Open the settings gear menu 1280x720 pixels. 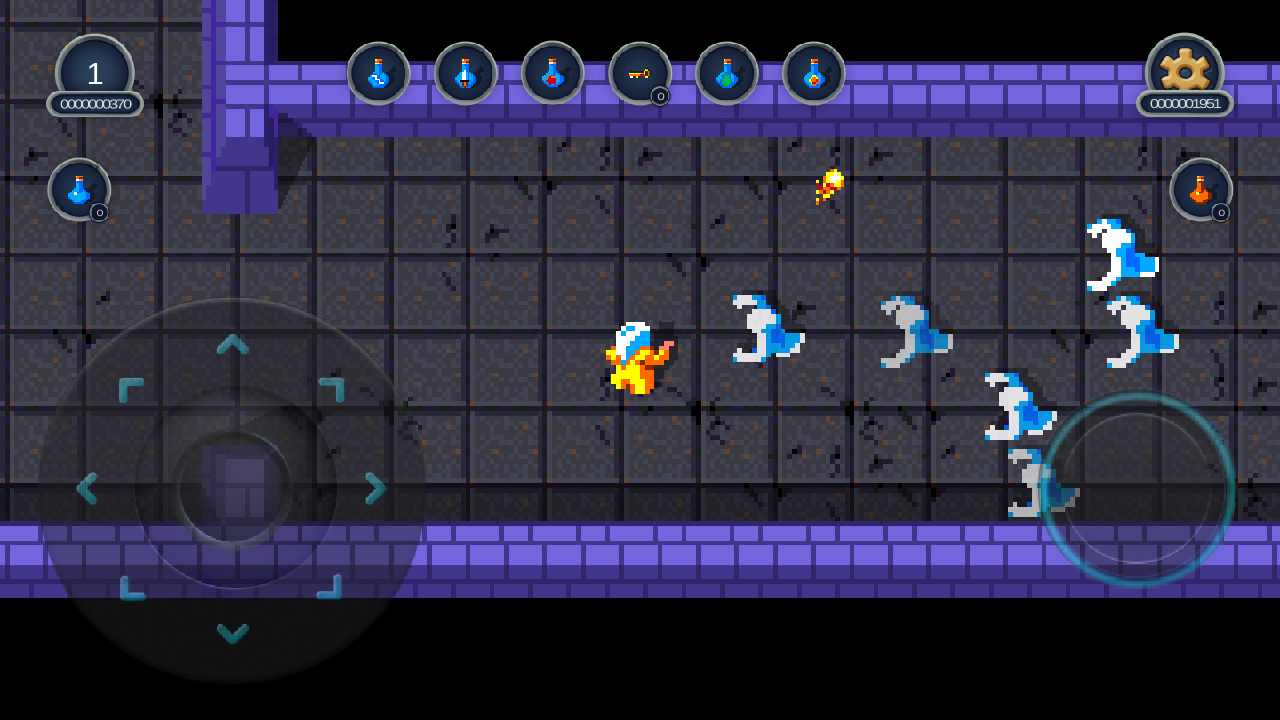[1184, 66]
